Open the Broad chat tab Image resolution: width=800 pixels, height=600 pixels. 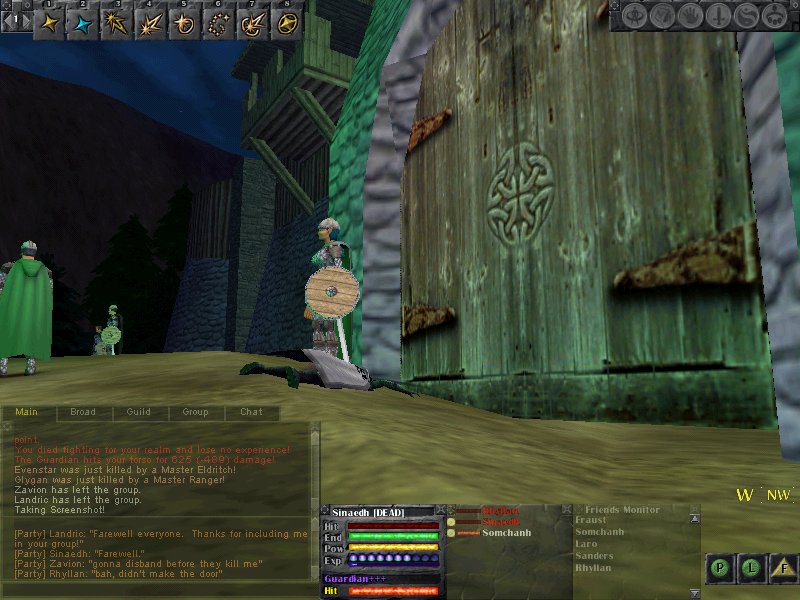pyautogui.click(x=83, y=412)
